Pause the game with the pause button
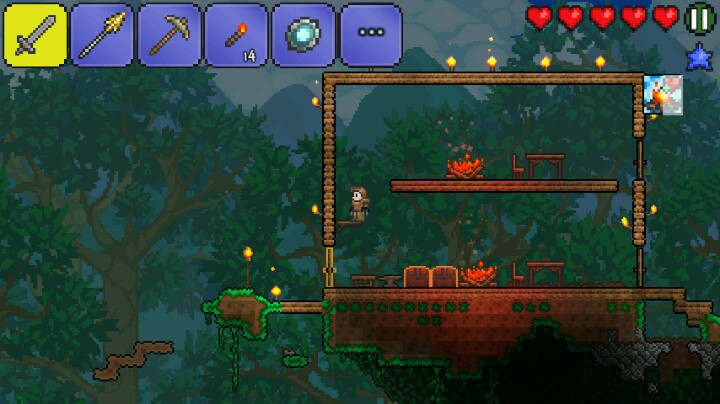This screenshot has width=720, height=404. click(x=699, y=18)
